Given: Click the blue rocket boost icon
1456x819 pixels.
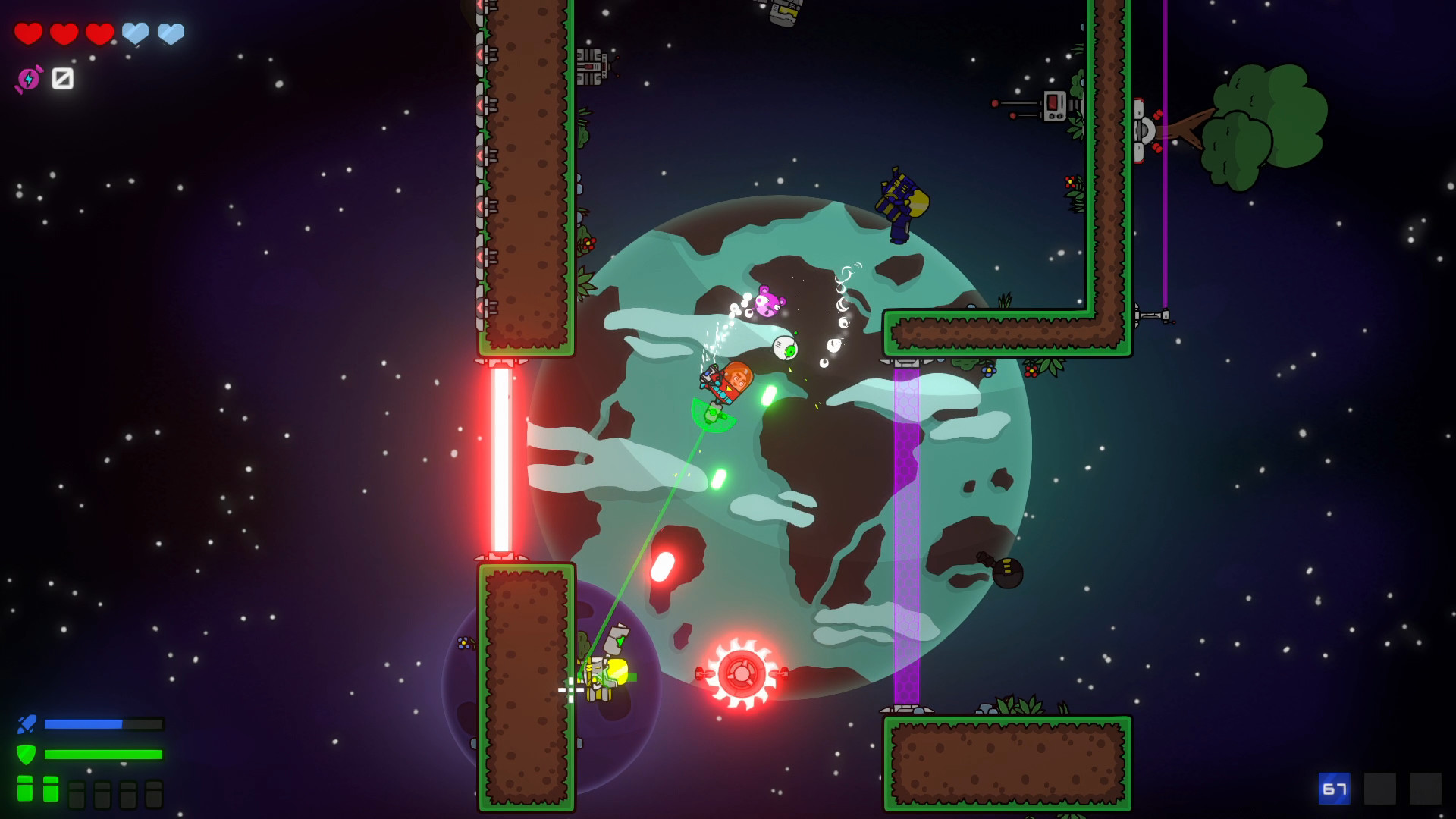Looking at the screenshot, I should 27,723.
